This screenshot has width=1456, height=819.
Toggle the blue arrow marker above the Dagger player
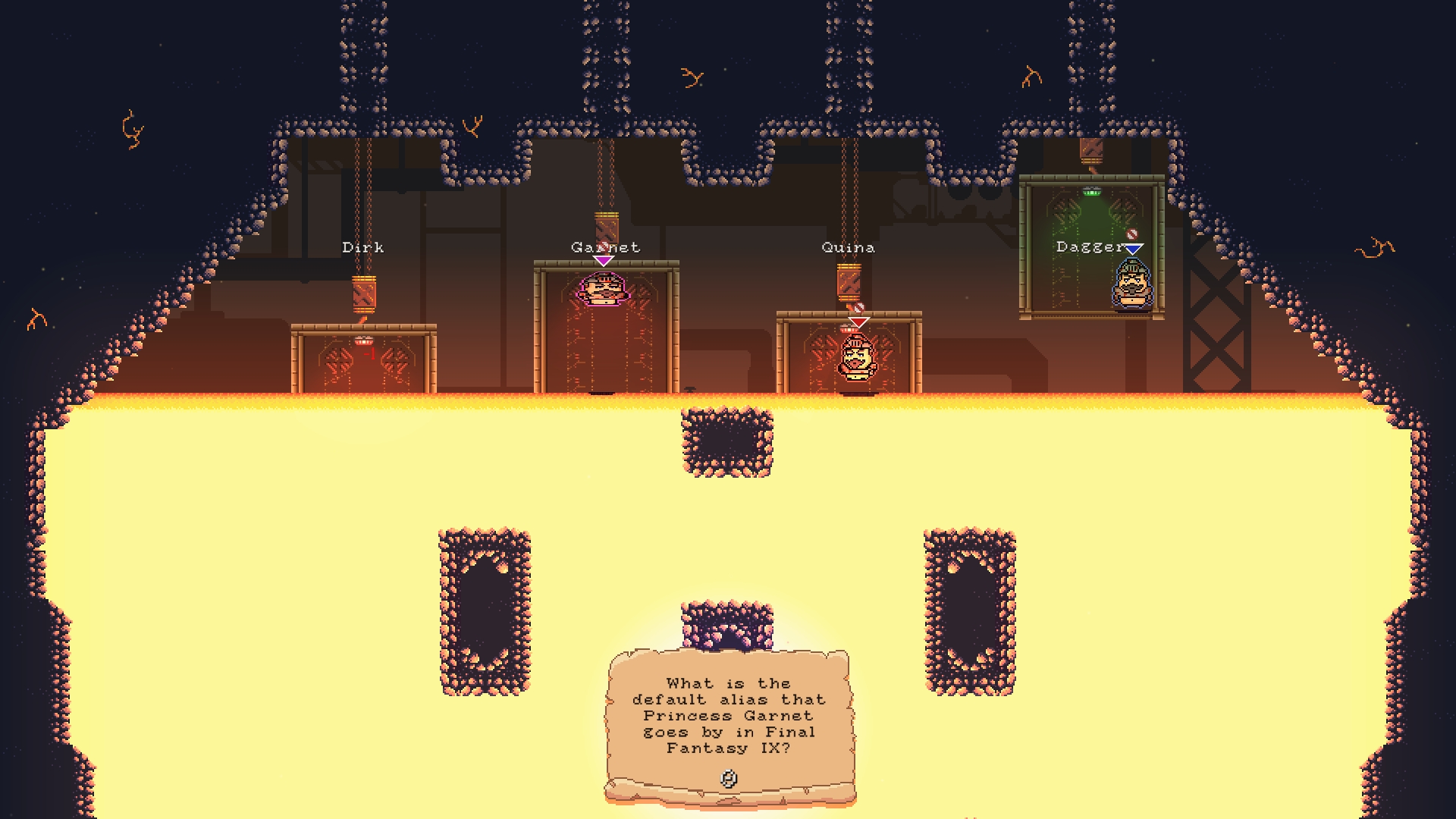click(x=1133, y=249)
